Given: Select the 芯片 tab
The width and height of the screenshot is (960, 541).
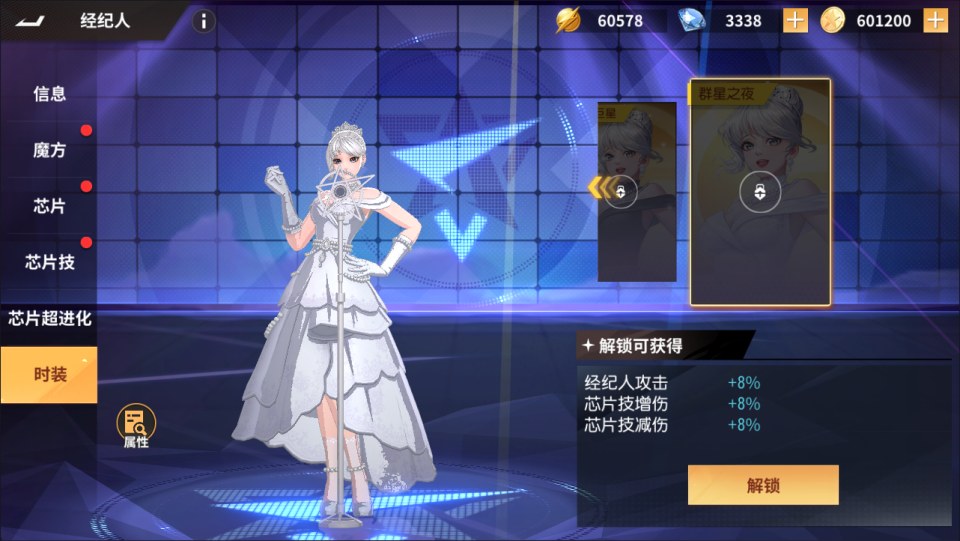Looking at the screenshot, I should click(x=49, y=206).
